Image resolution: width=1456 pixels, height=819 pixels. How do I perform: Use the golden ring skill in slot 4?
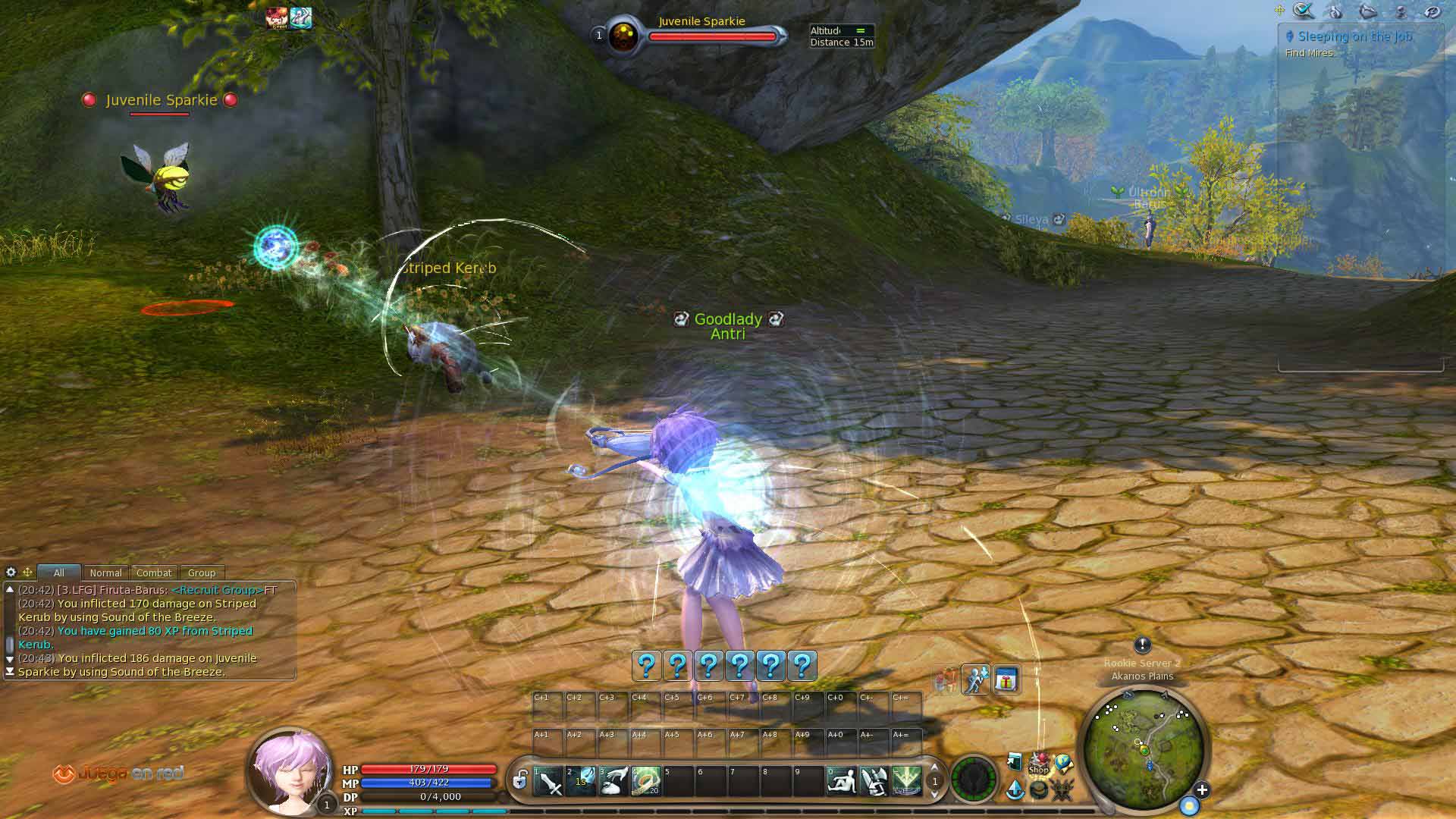(646, 781)
